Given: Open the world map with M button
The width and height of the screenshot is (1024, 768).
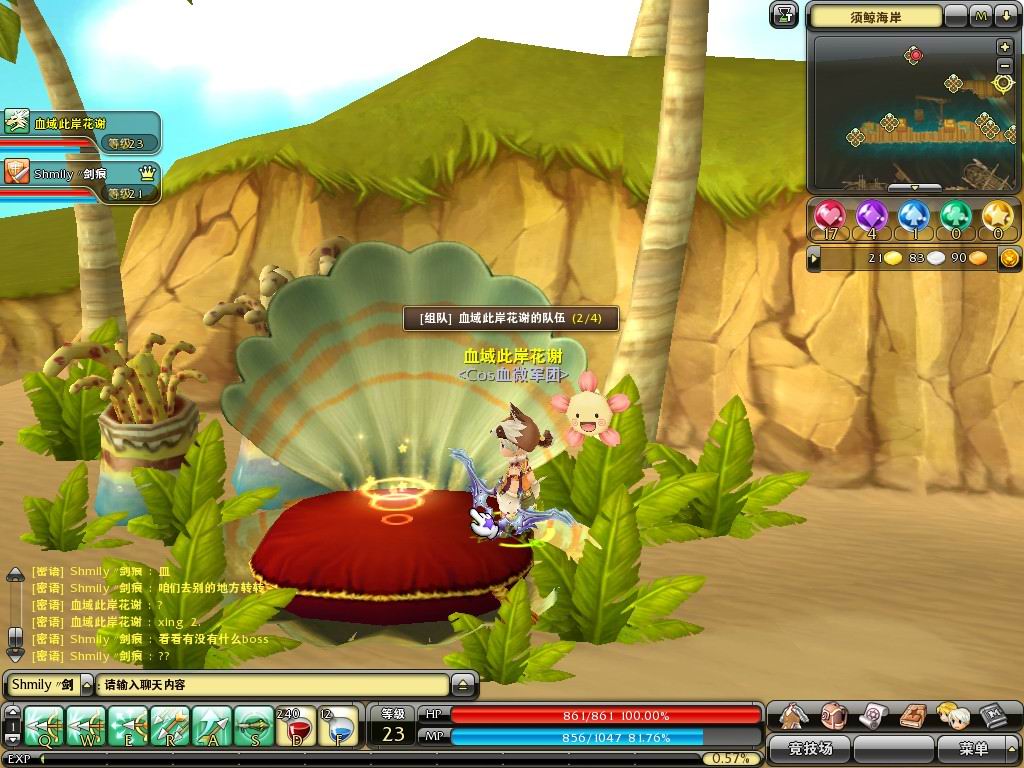Looking at the screenshot, I should [981, 16].
